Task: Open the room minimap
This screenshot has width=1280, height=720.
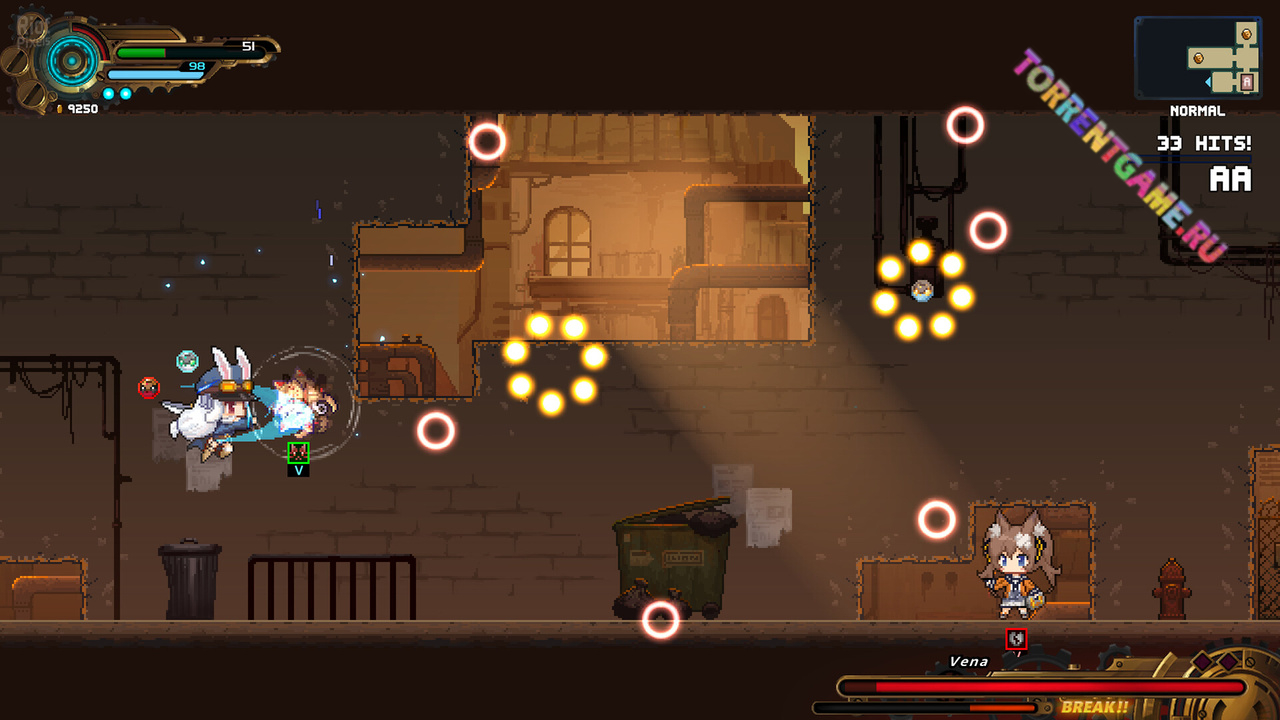Action: pos(1197,58)
